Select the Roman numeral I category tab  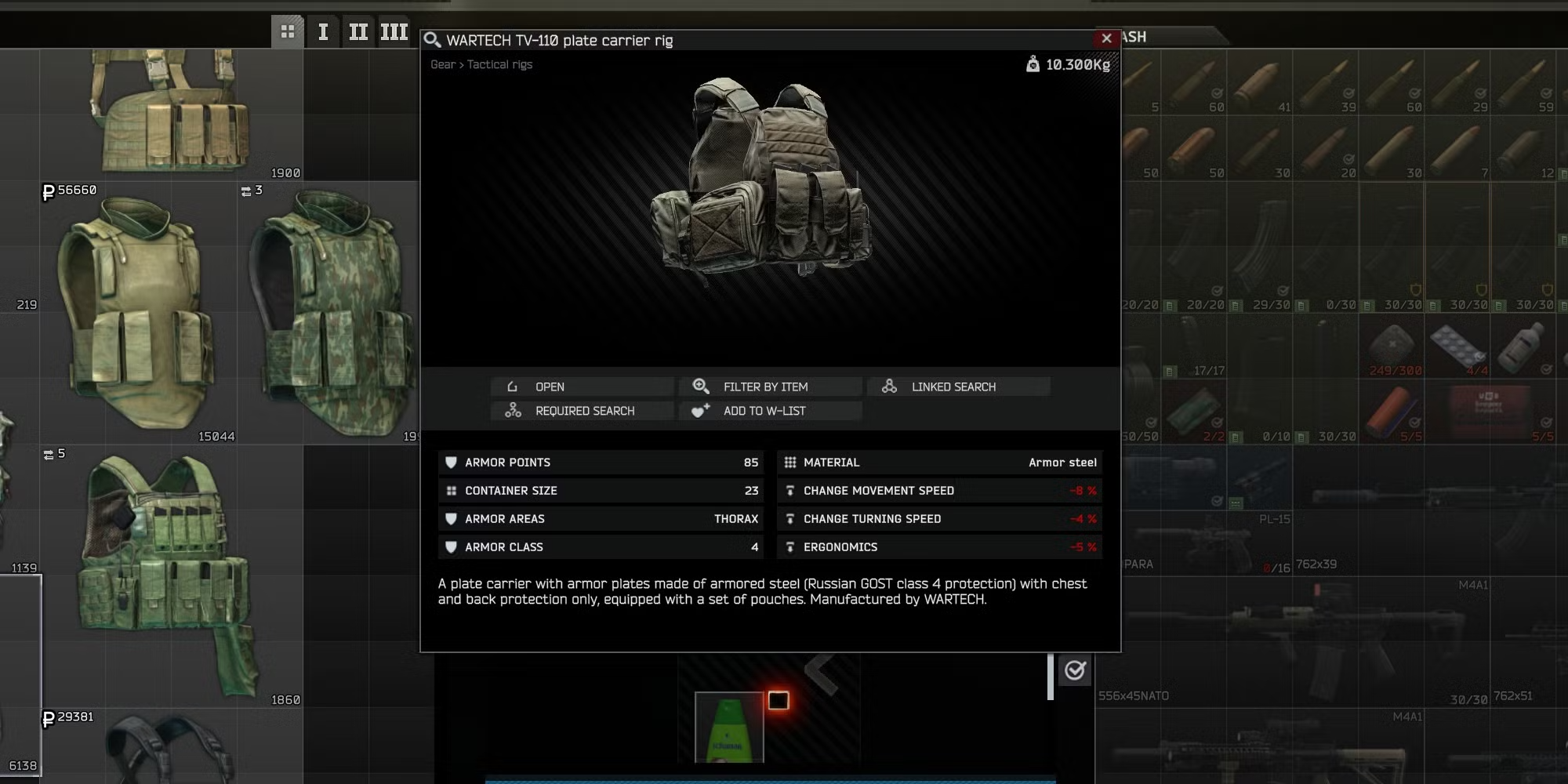click(323, 31)
